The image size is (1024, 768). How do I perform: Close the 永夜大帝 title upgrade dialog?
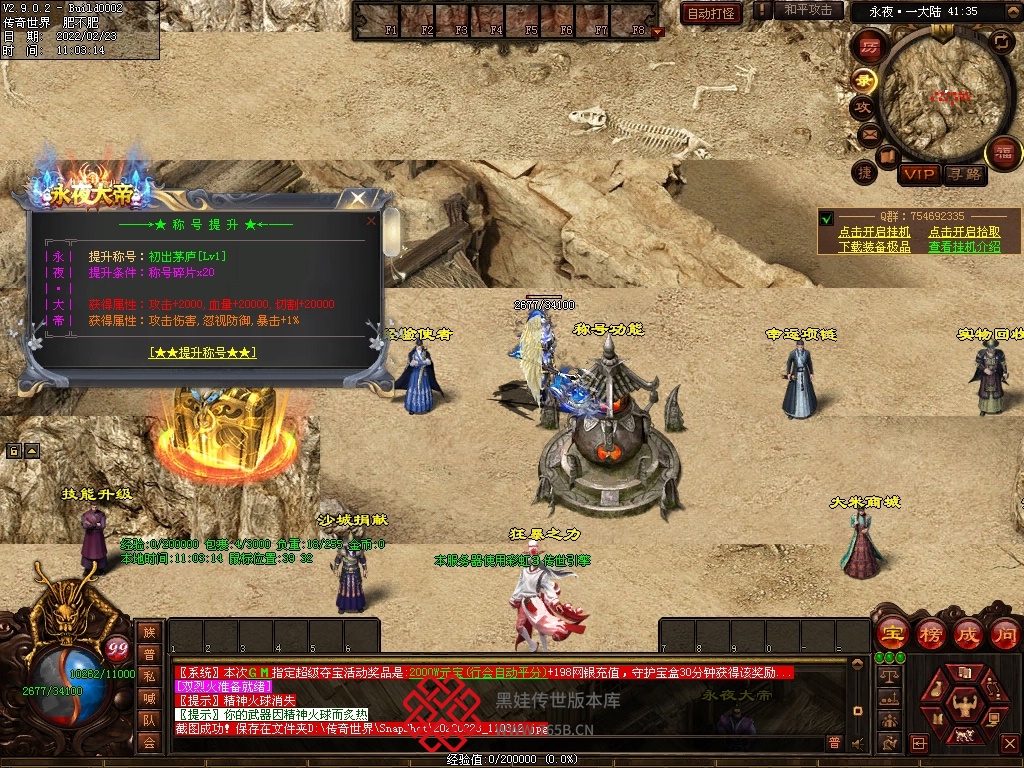tap(358, 199)
